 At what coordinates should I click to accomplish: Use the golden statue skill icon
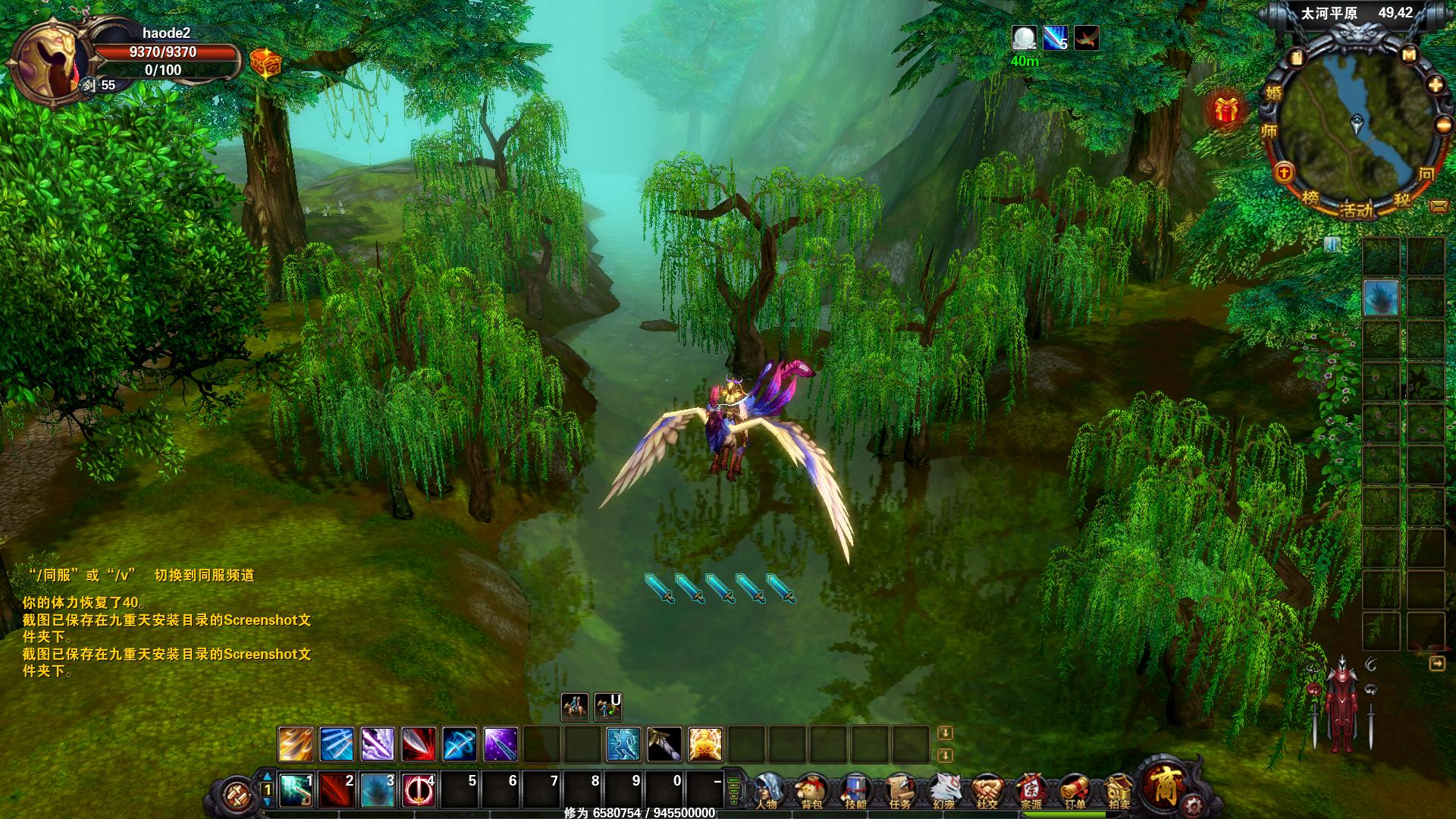click(x=704, y=744)
